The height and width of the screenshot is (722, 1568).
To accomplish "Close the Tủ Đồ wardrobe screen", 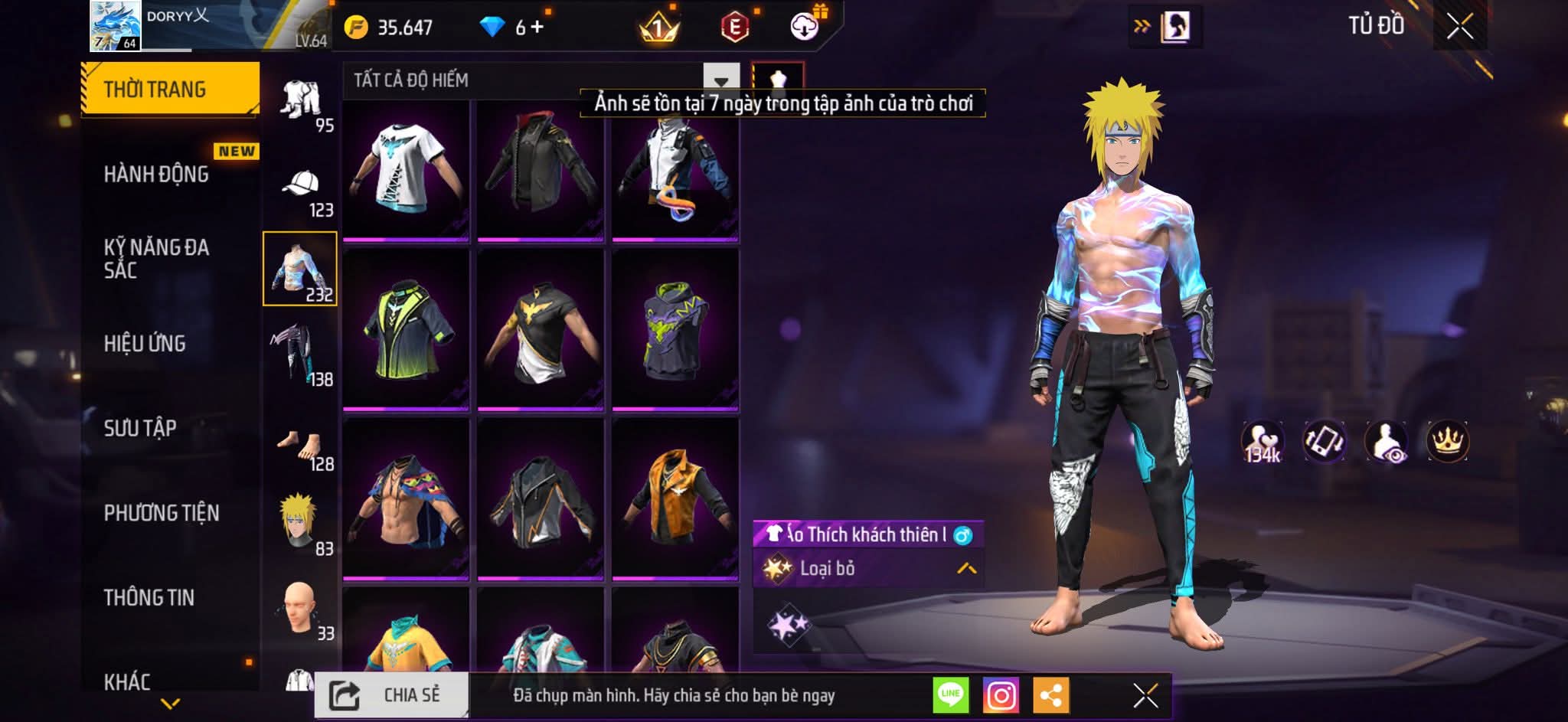I will click(x=1459, y=27).
